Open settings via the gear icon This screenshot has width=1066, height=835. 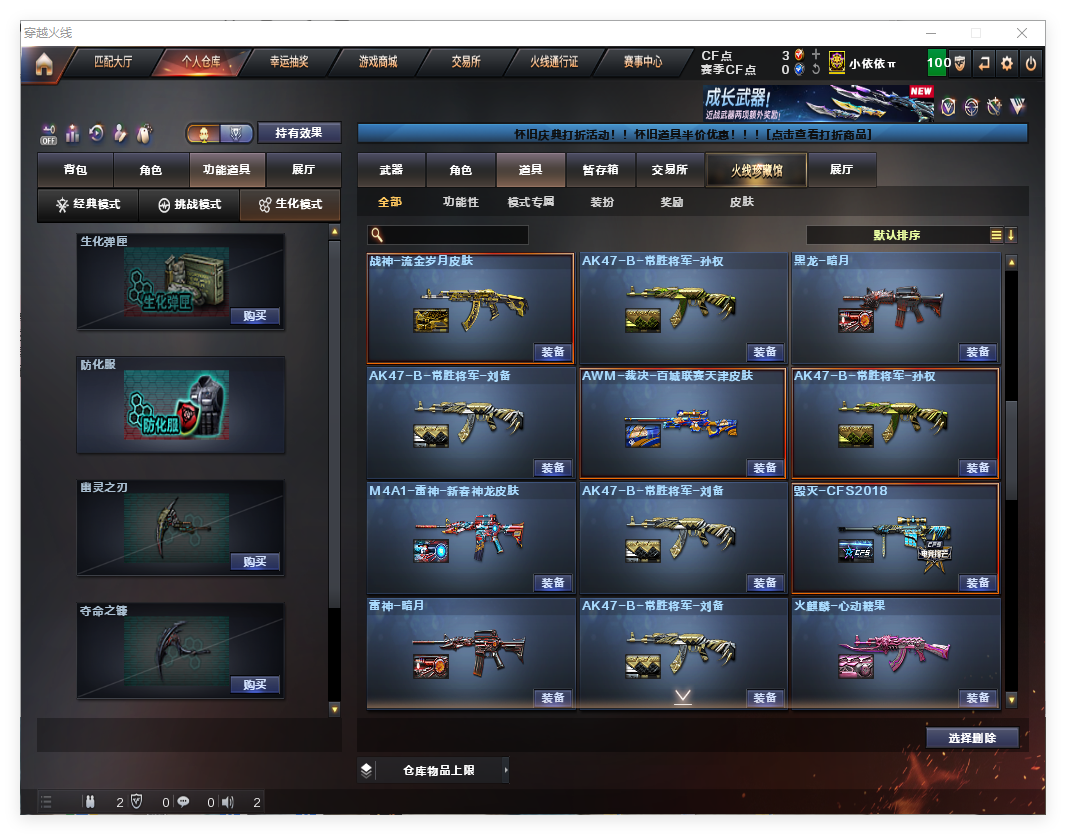pyautogui.click(x=1007, y=63)
